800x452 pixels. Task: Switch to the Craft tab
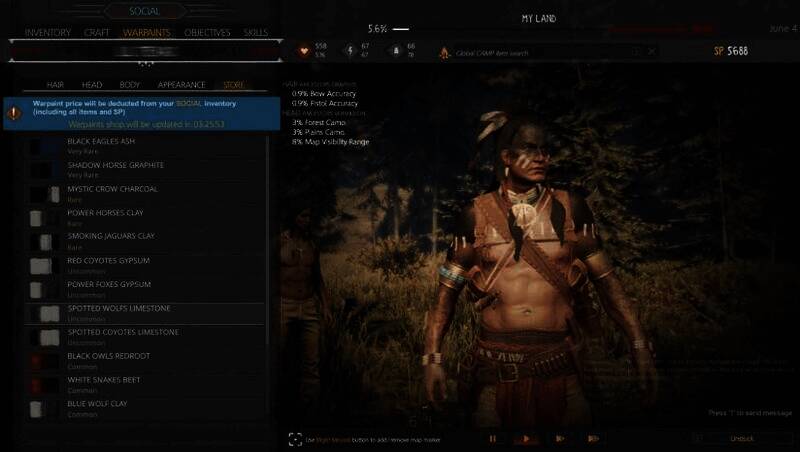pos(97,33)
